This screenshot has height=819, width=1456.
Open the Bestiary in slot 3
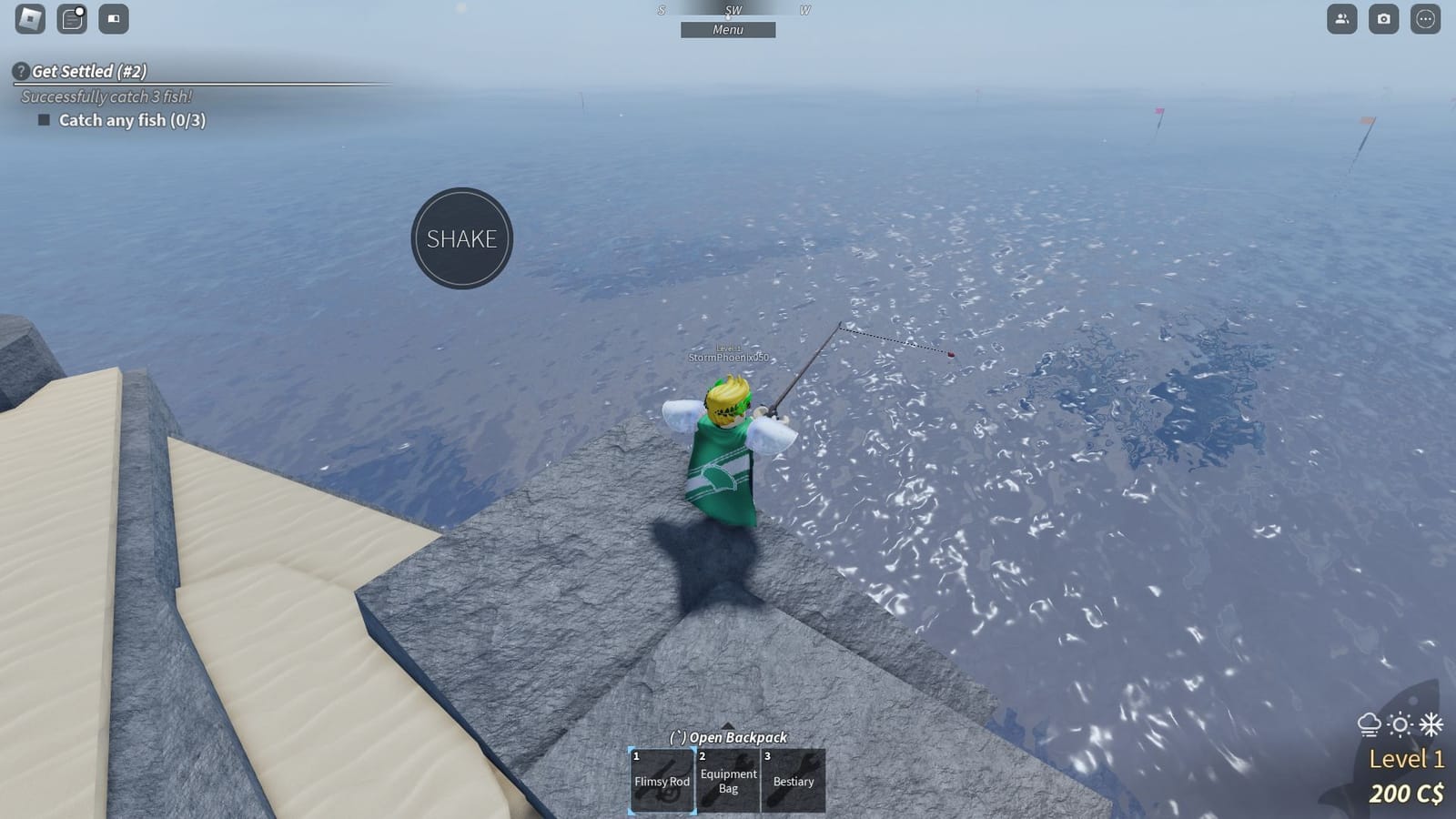coord(794,781)
